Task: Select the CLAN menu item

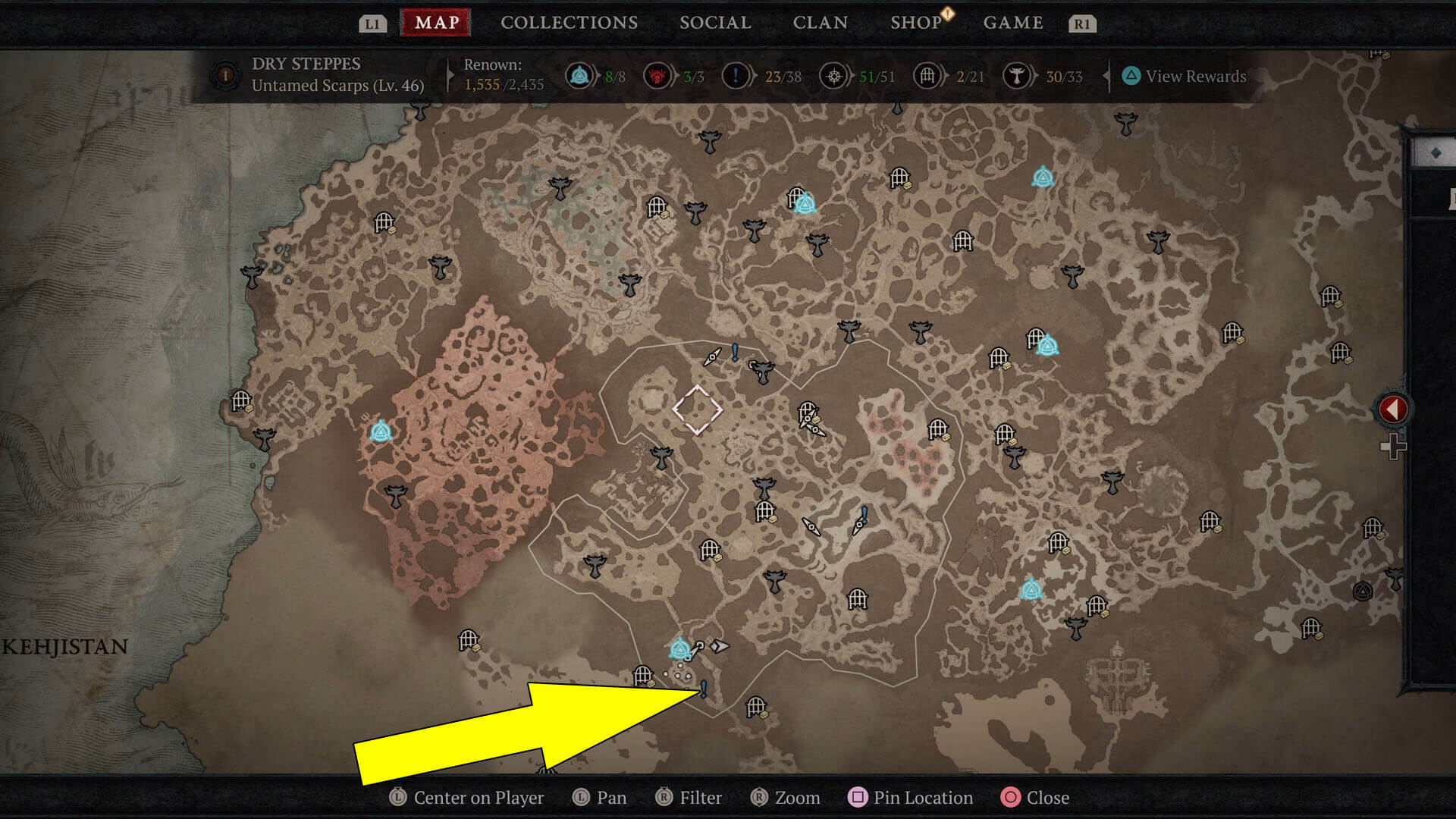Action: [x=819, y=22]
